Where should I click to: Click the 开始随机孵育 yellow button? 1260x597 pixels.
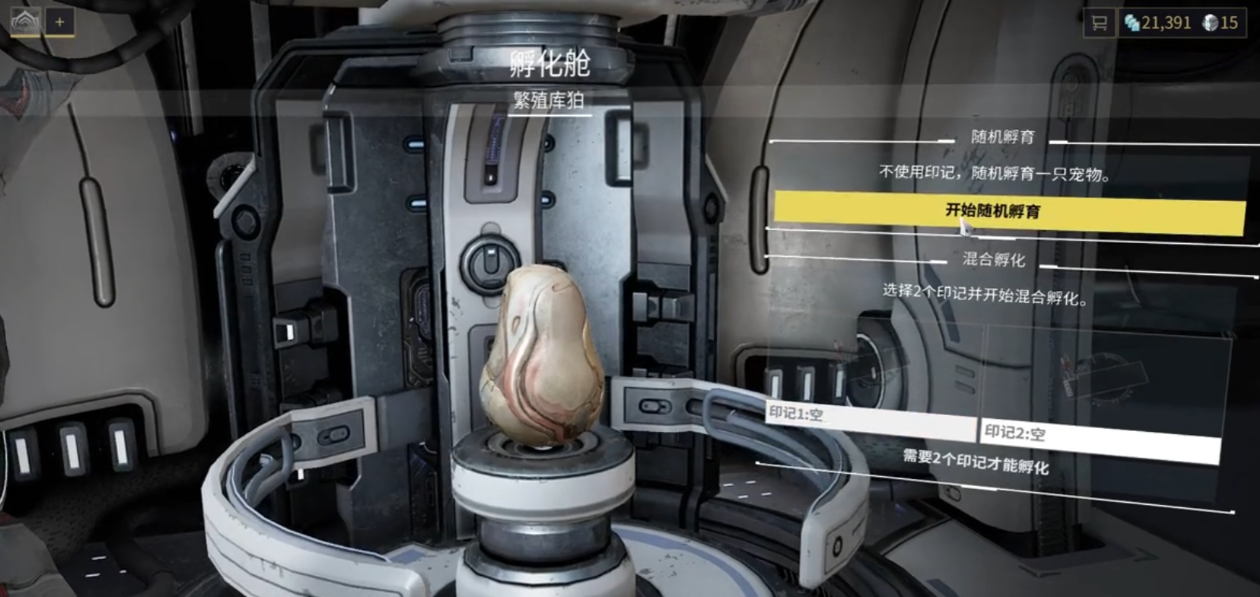click(1008, 211)
